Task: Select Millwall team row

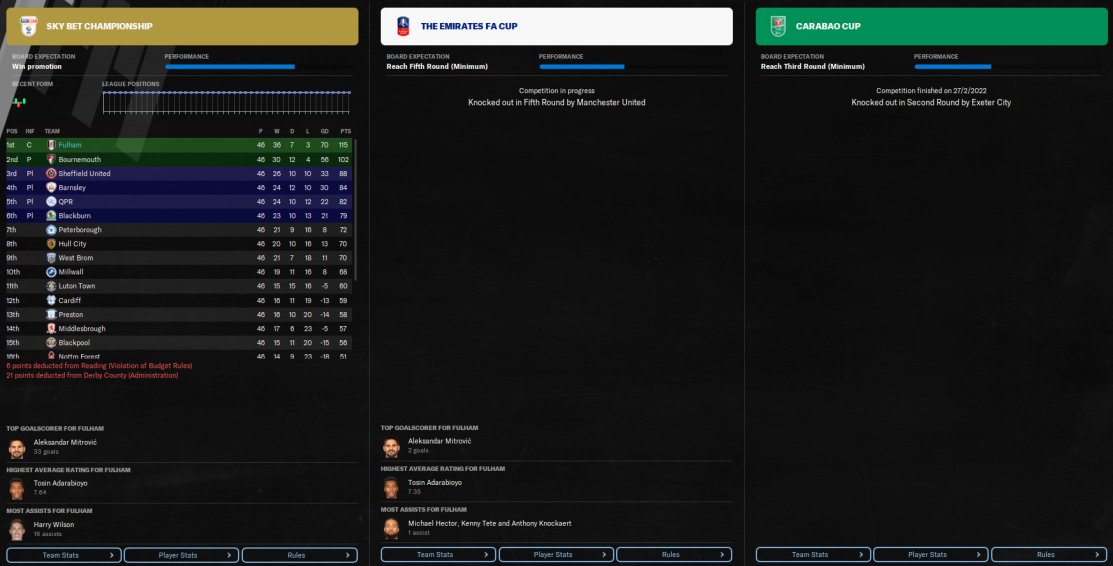Action: pyautogui.click(x=71, y=272)
